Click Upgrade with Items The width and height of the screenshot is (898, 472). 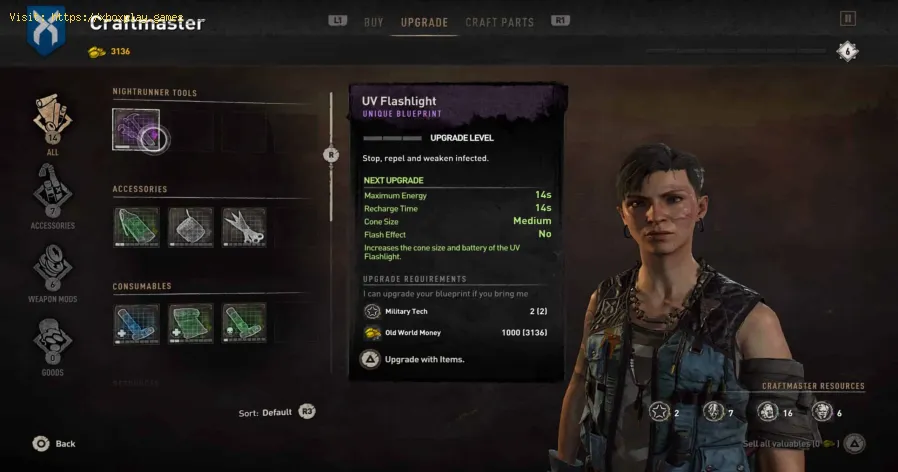coord(410,359)
